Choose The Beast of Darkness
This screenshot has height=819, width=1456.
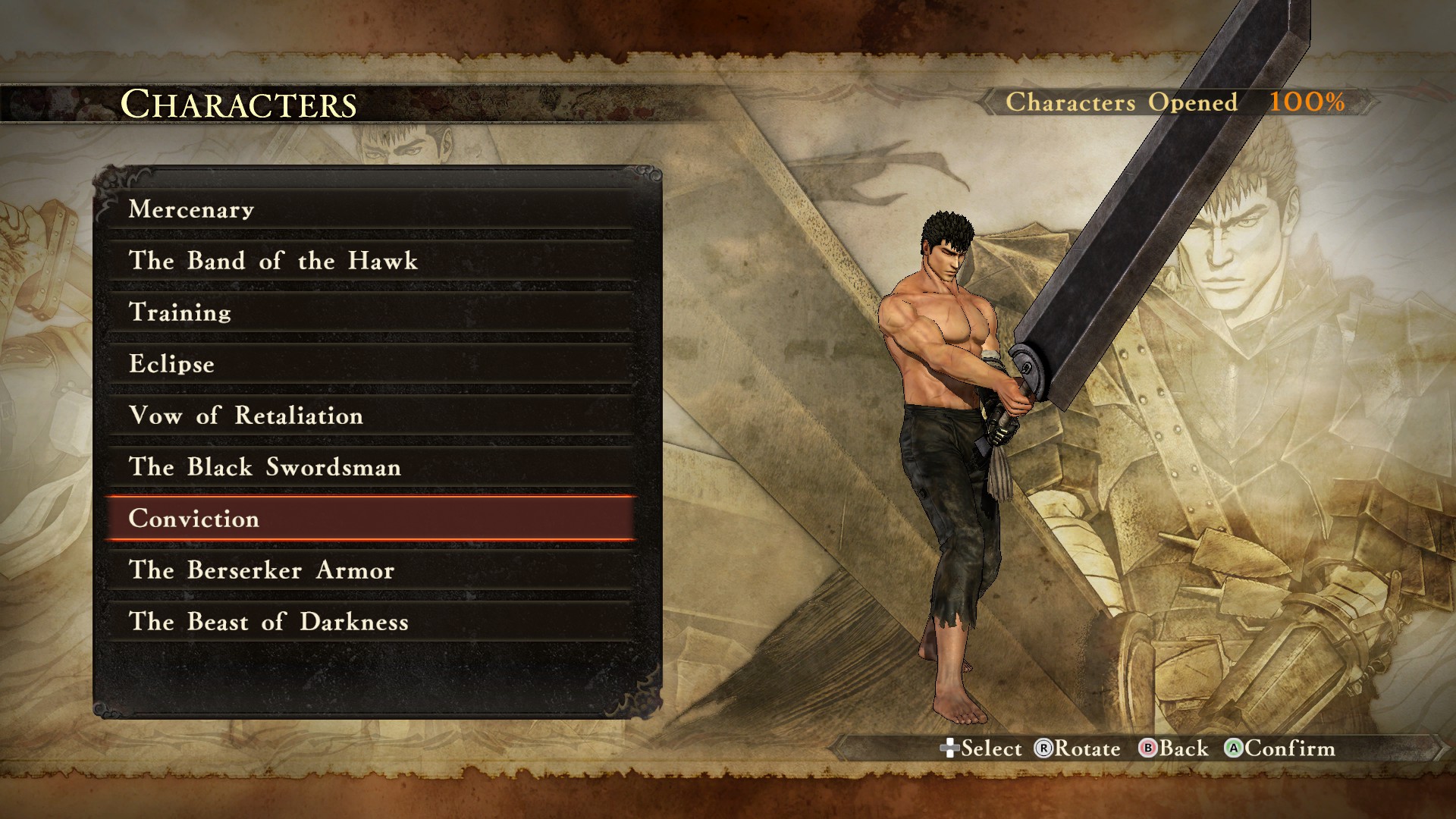370,622
